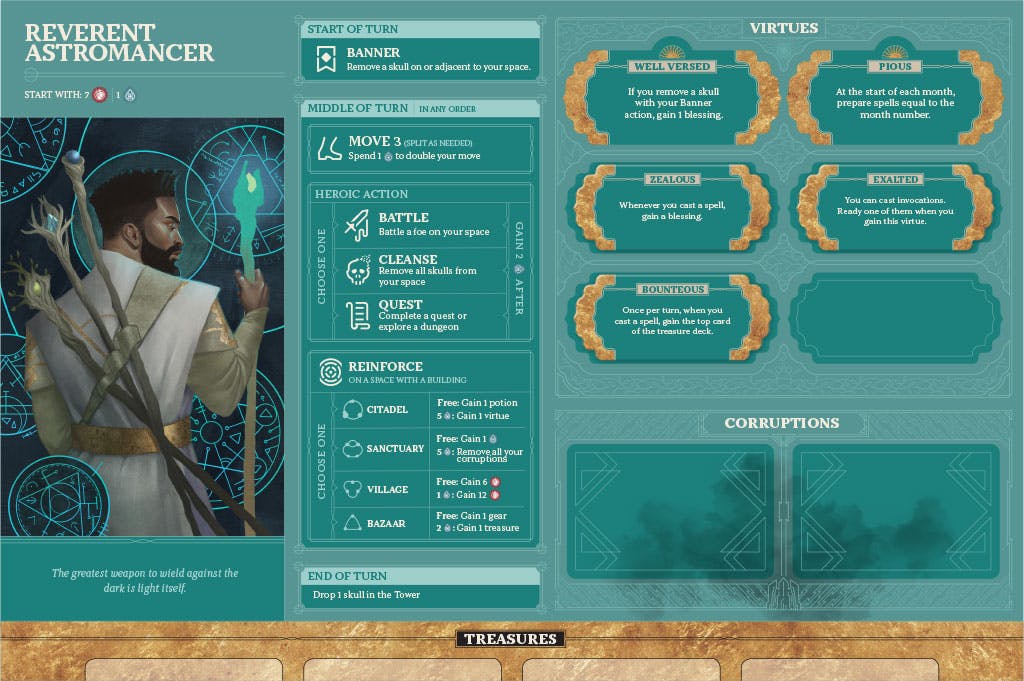The width and height of the screenshot is (1024, 681).
Task: Open the Treasures section label
Action: click(510, 639)
